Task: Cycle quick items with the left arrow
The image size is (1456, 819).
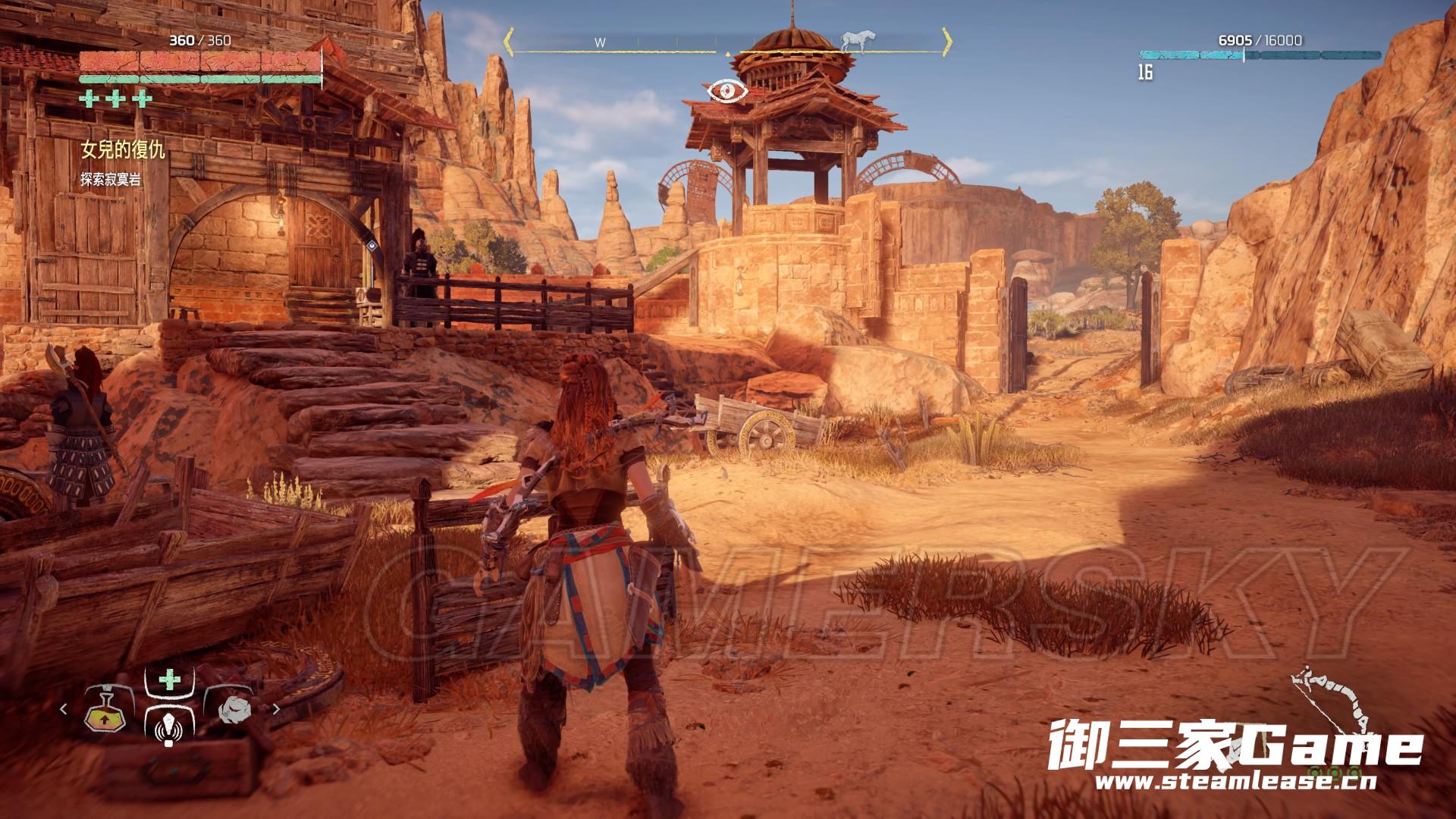Action: point(64,710)
